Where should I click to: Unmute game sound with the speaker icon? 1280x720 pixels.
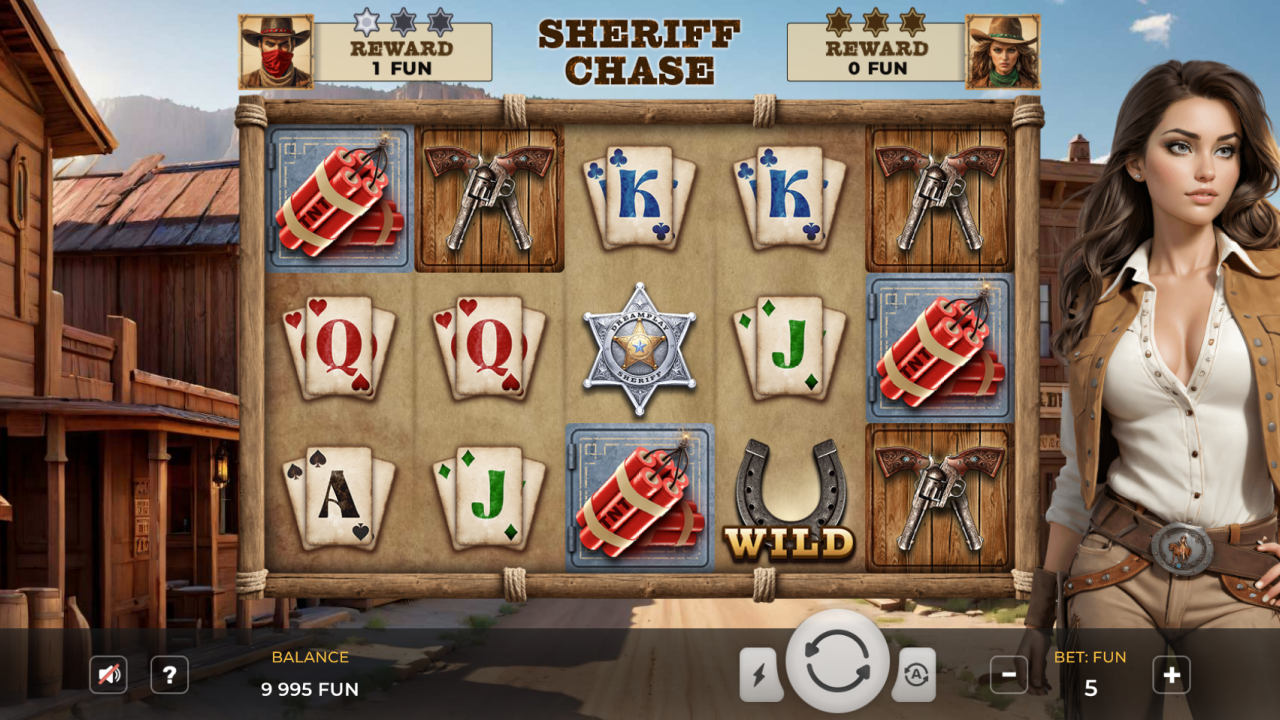108,675
